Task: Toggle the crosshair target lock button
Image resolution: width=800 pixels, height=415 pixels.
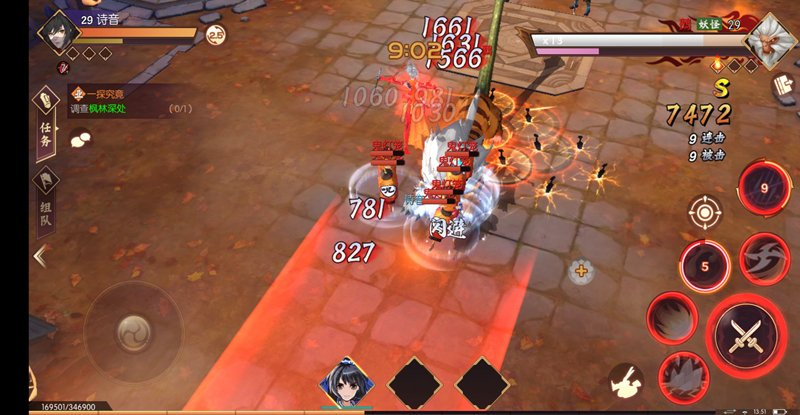Action: click(705, 212)
